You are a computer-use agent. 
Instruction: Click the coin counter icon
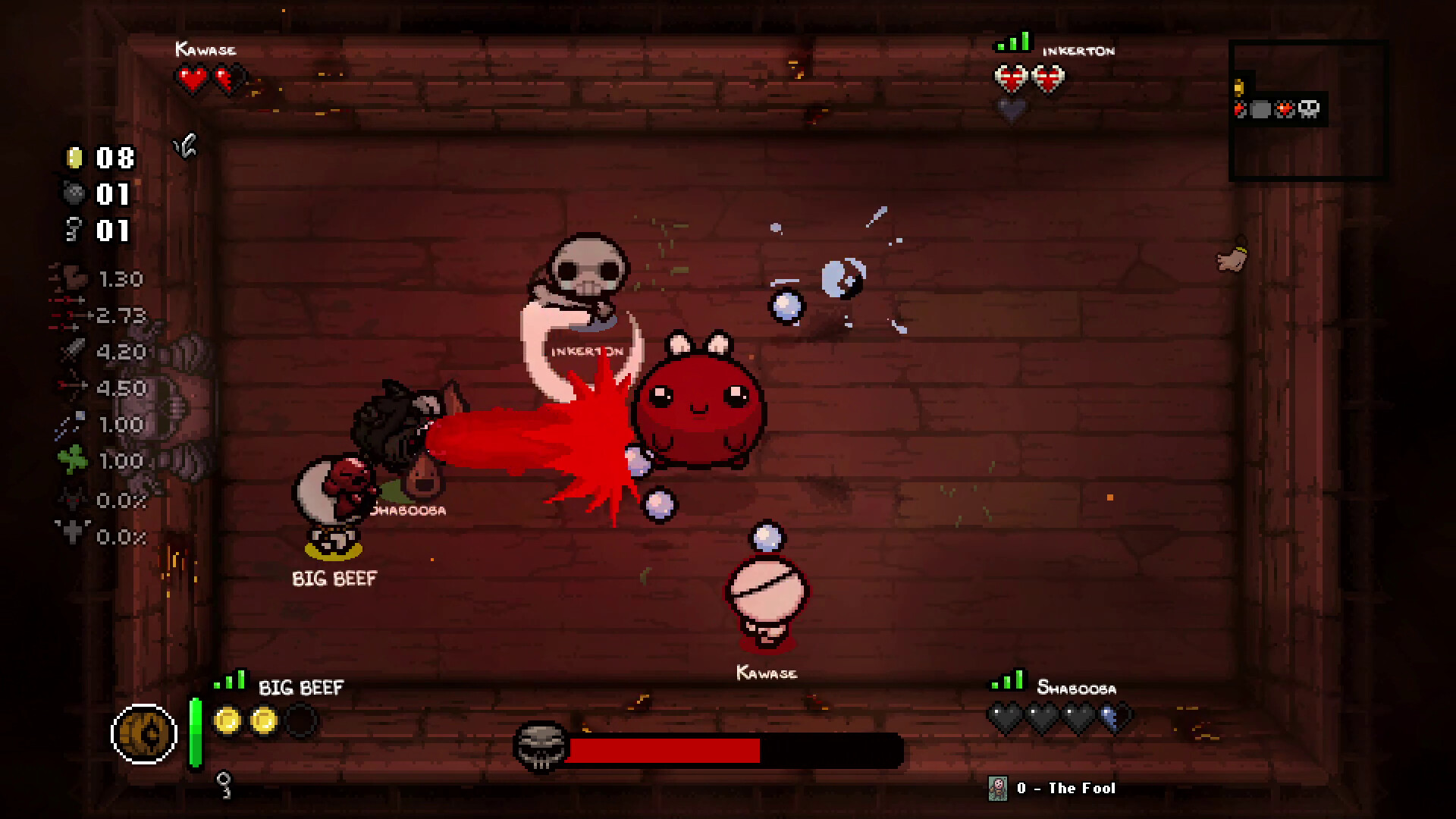(x=74, y=159)
